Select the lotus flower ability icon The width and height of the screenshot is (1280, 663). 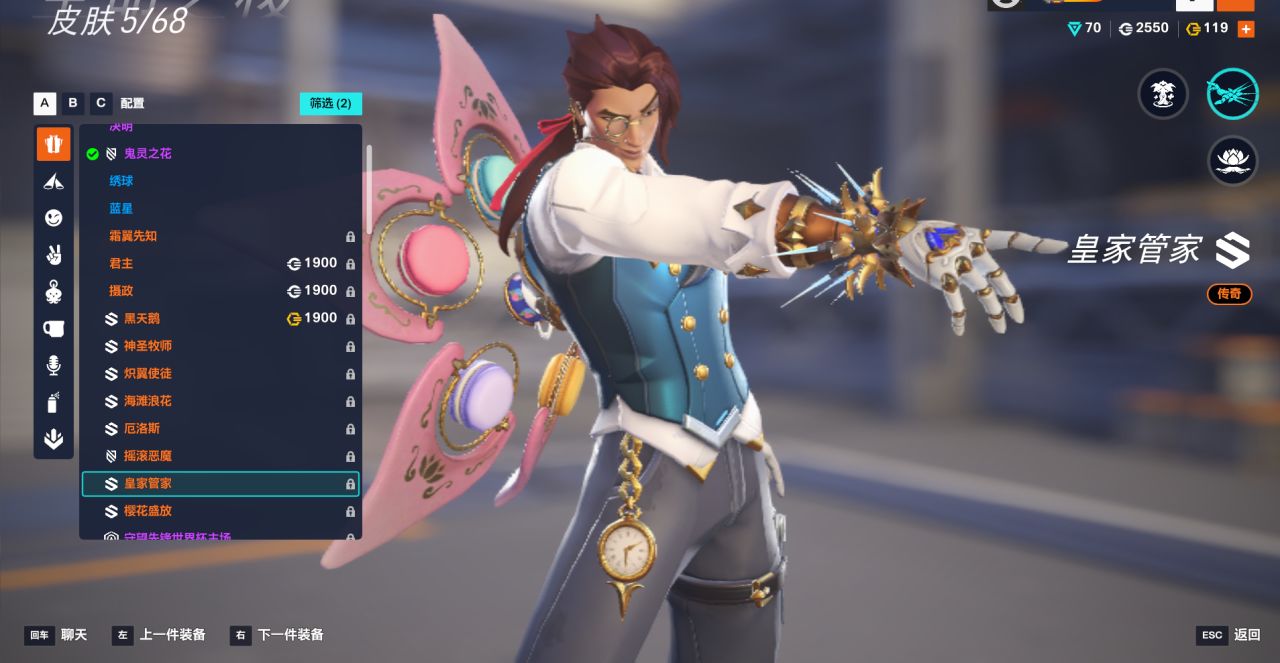pos(1232,161)
